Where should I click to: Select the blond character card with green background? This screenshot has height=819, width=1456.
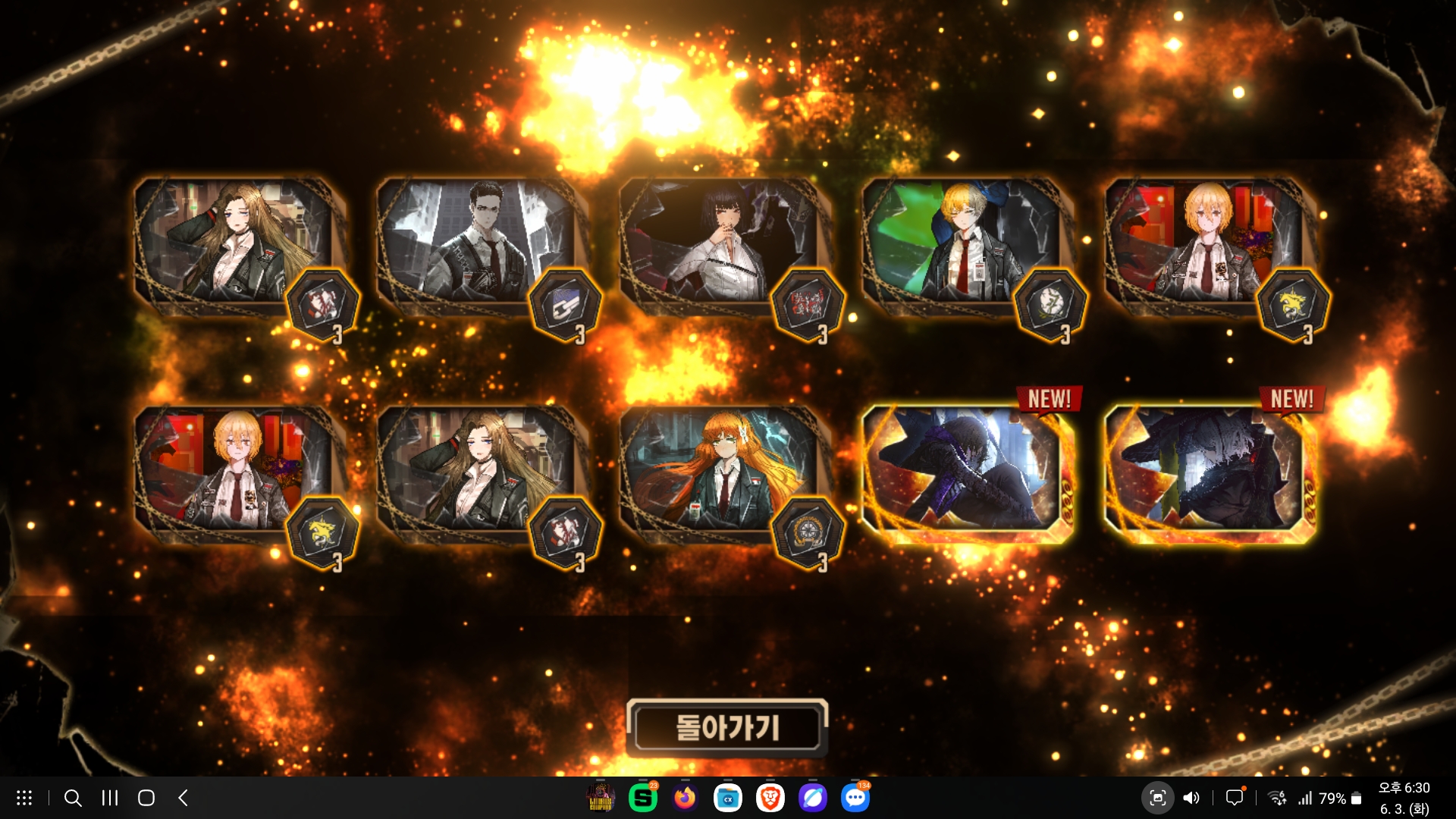(x=963, y=243)
